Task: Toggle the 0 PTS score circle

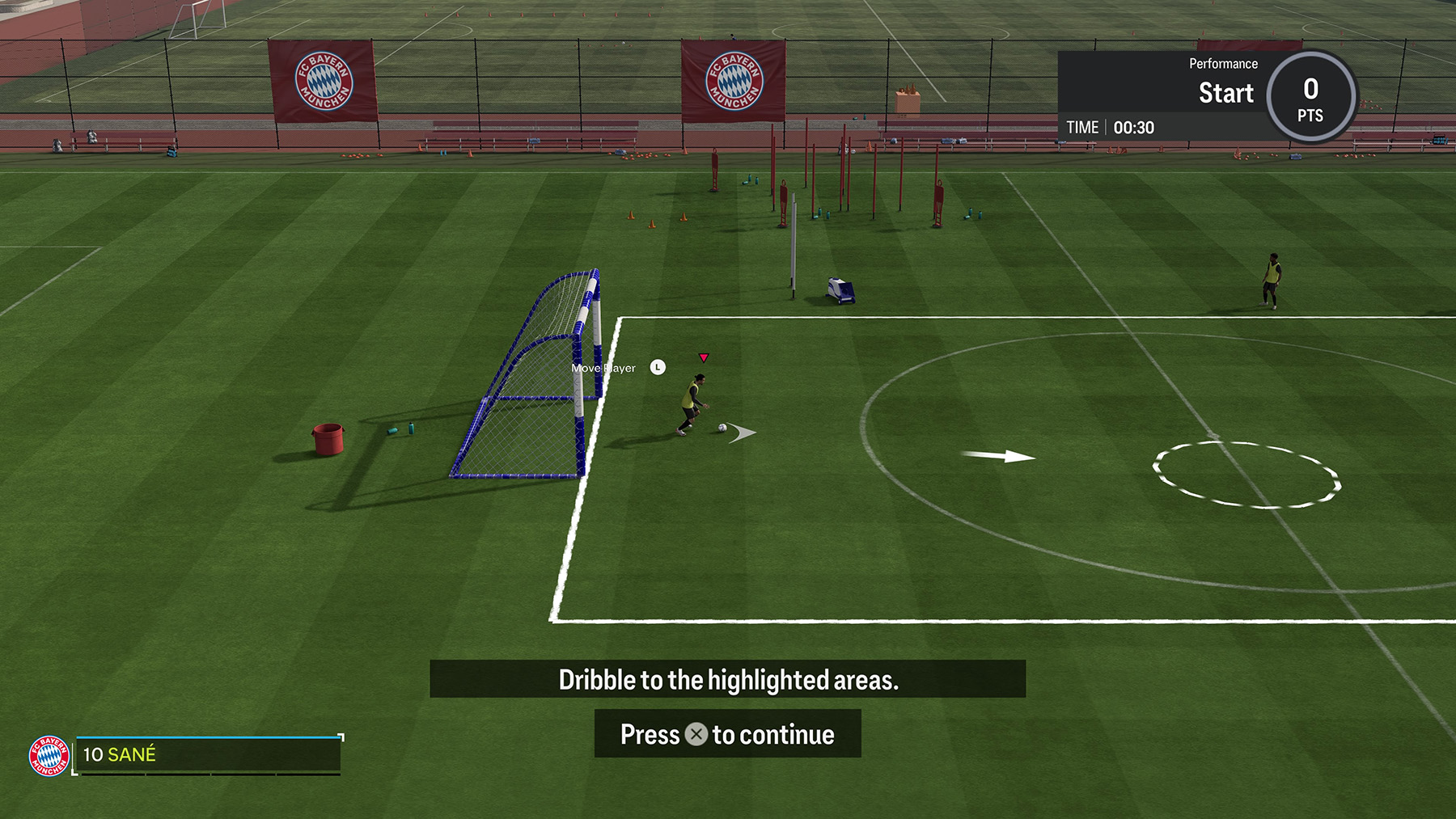Action: pos(1310,95)
